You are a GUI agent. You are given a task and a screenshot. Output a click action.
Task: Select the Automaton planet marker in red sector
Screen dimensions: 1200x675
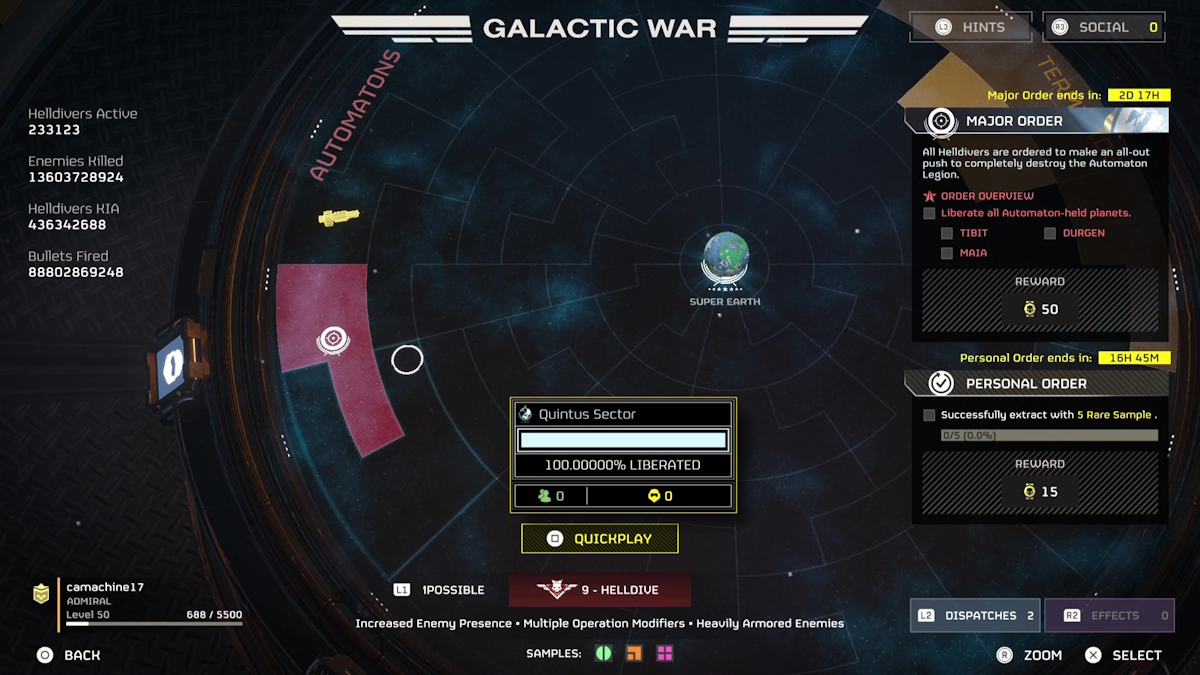coord(333,340)
